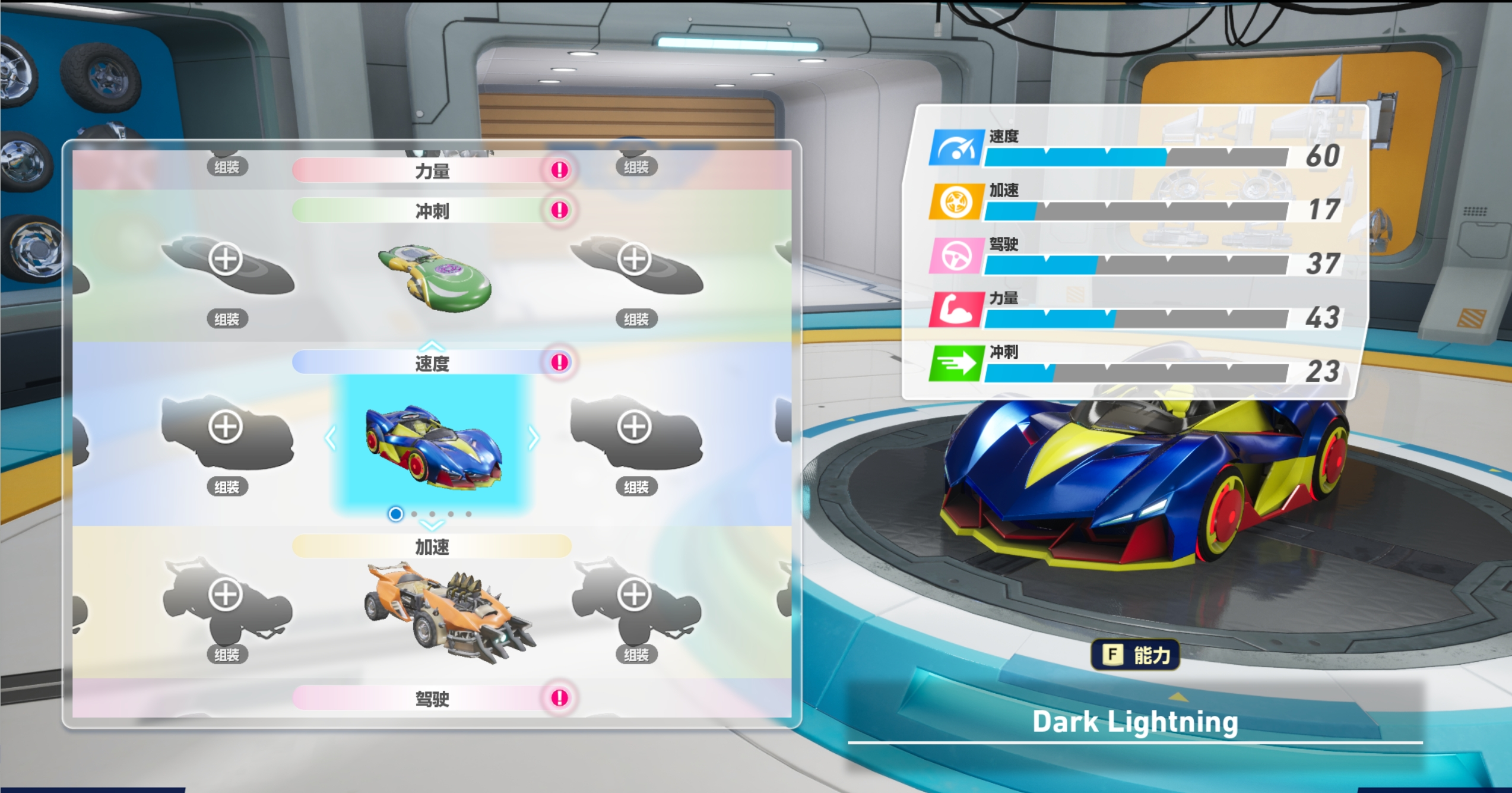Screen dimensions: 1512x793
Task: Open the 驾驶 category header
Action: pos(432,699)
